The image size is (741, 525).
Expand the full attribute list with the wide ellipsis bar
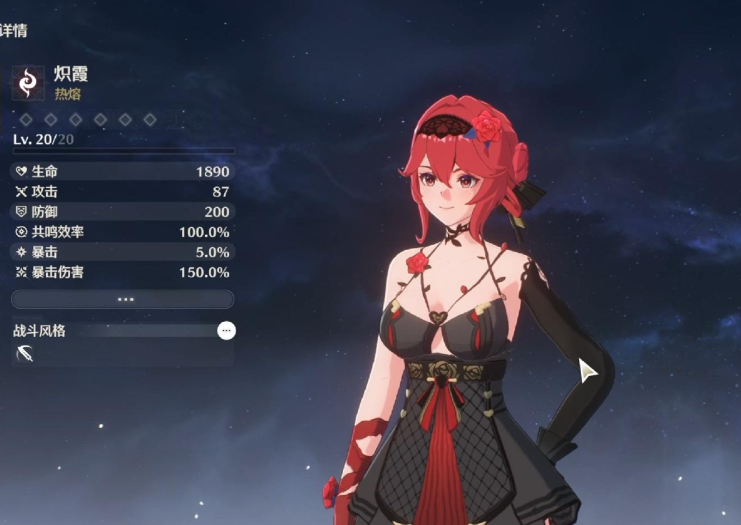(123, 299)
